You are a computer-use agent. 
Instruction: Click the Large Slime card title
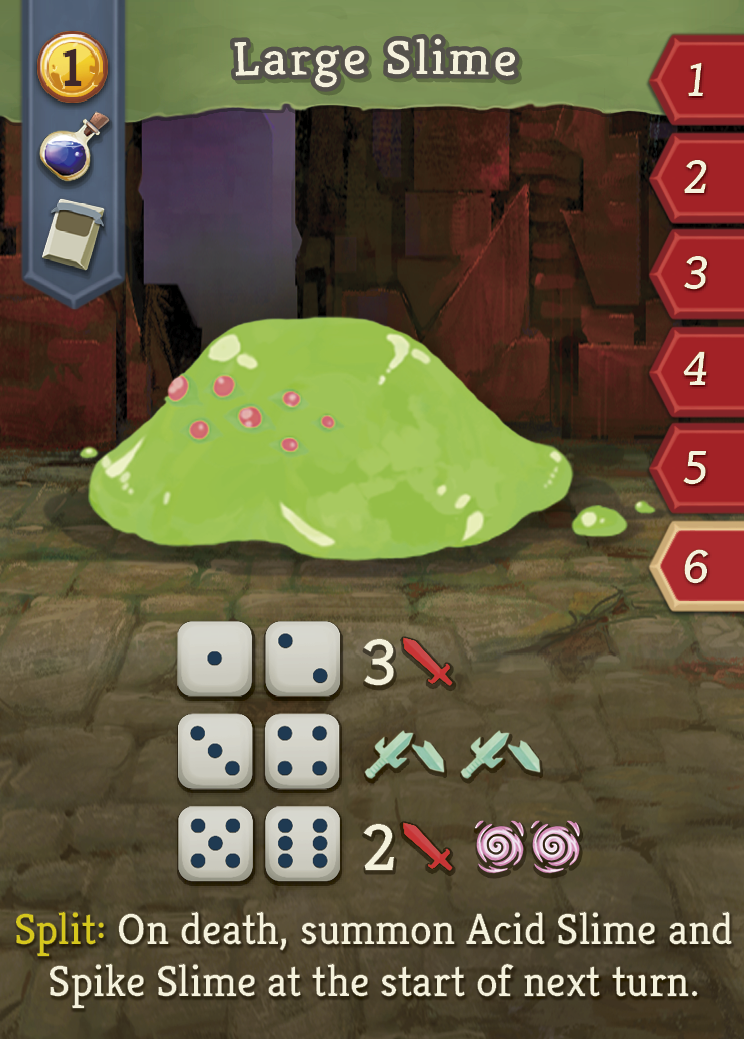click(375, 62)
